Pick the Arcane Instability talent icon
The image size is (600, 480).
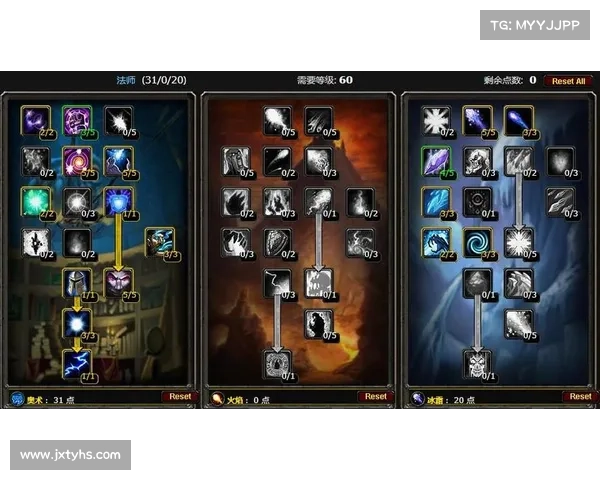pos(76,322)
